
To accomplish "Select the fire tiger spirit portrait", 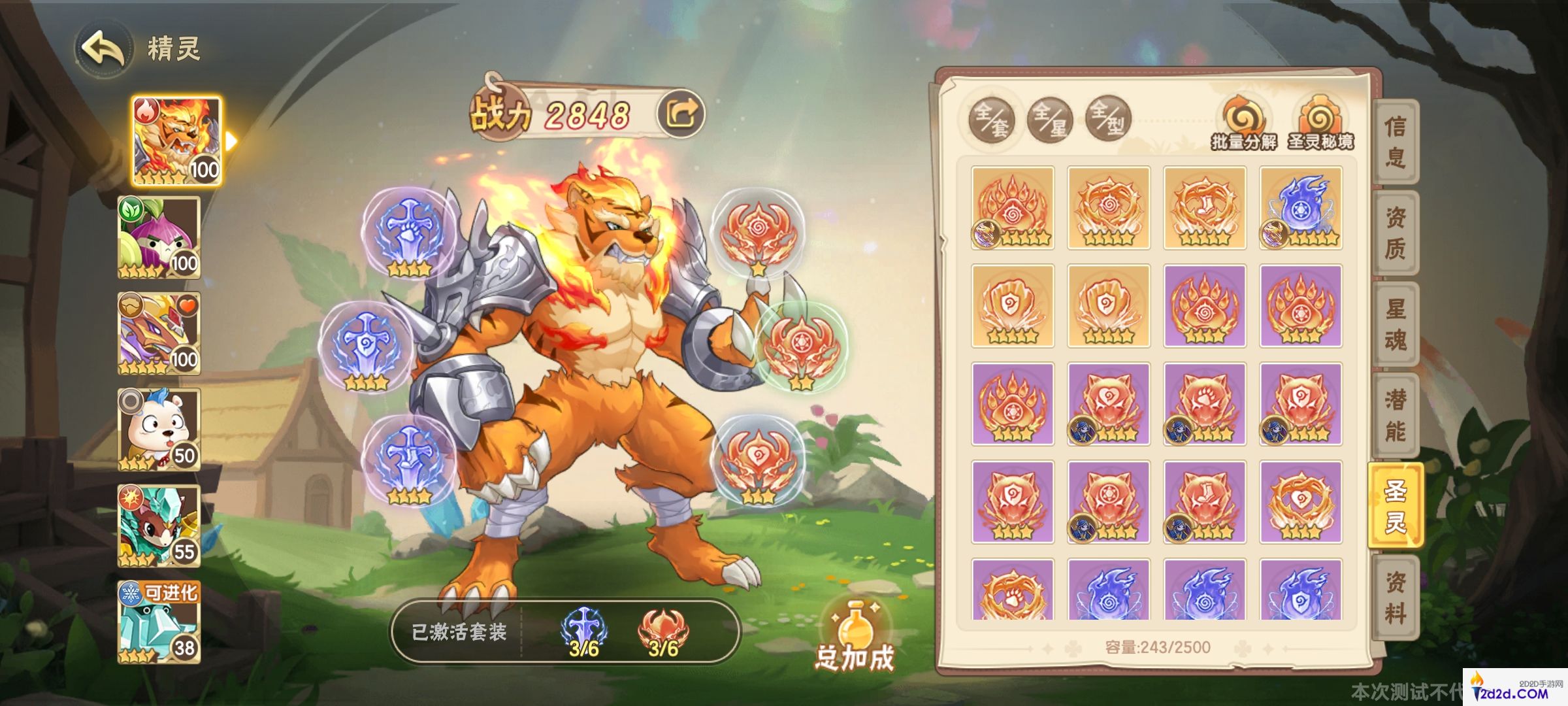I will (176, 141).
